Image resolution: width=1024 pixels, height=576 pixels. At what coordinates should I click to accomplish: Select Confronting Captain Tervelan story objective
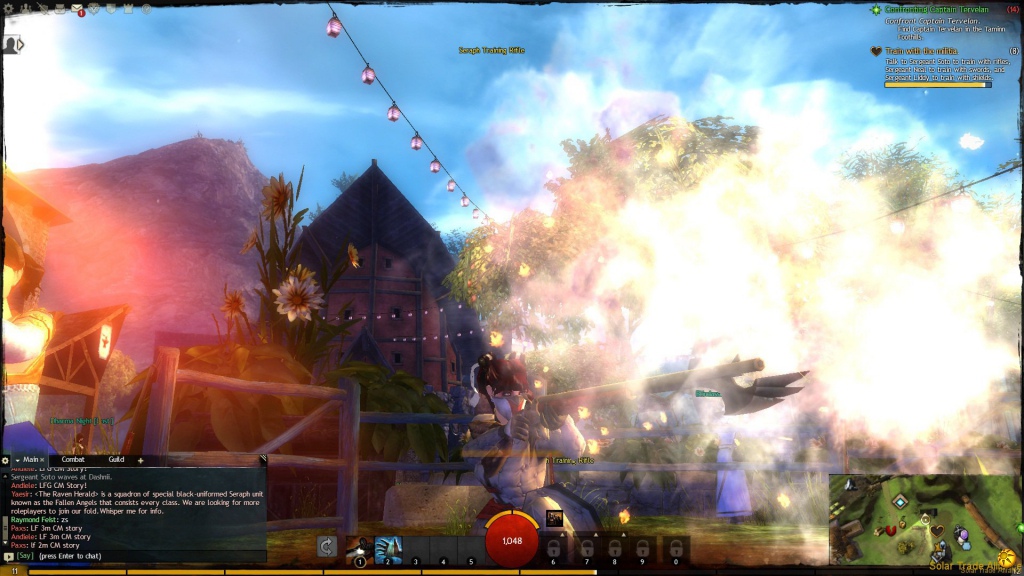click(934, 10)
